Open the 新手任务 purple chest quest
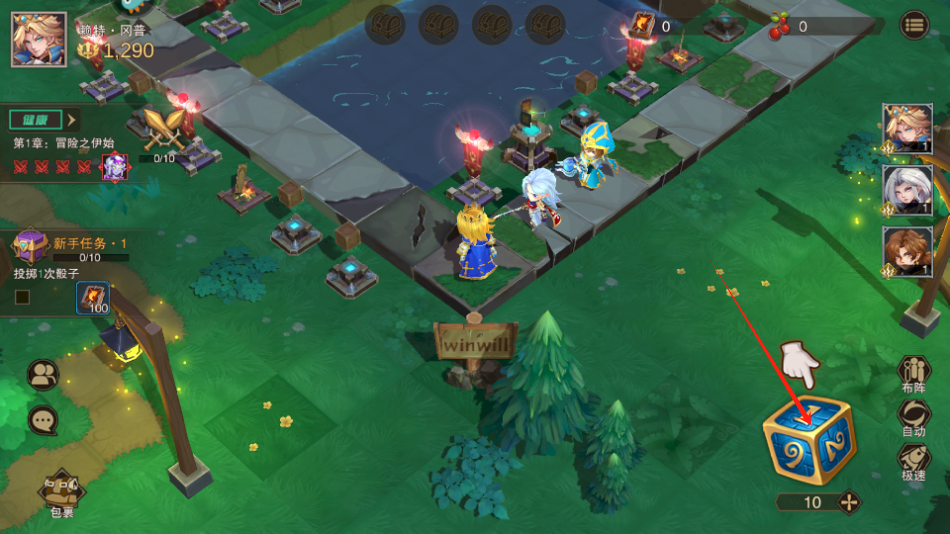The height and width of the screenshot is (534, 950). point(30,245)
